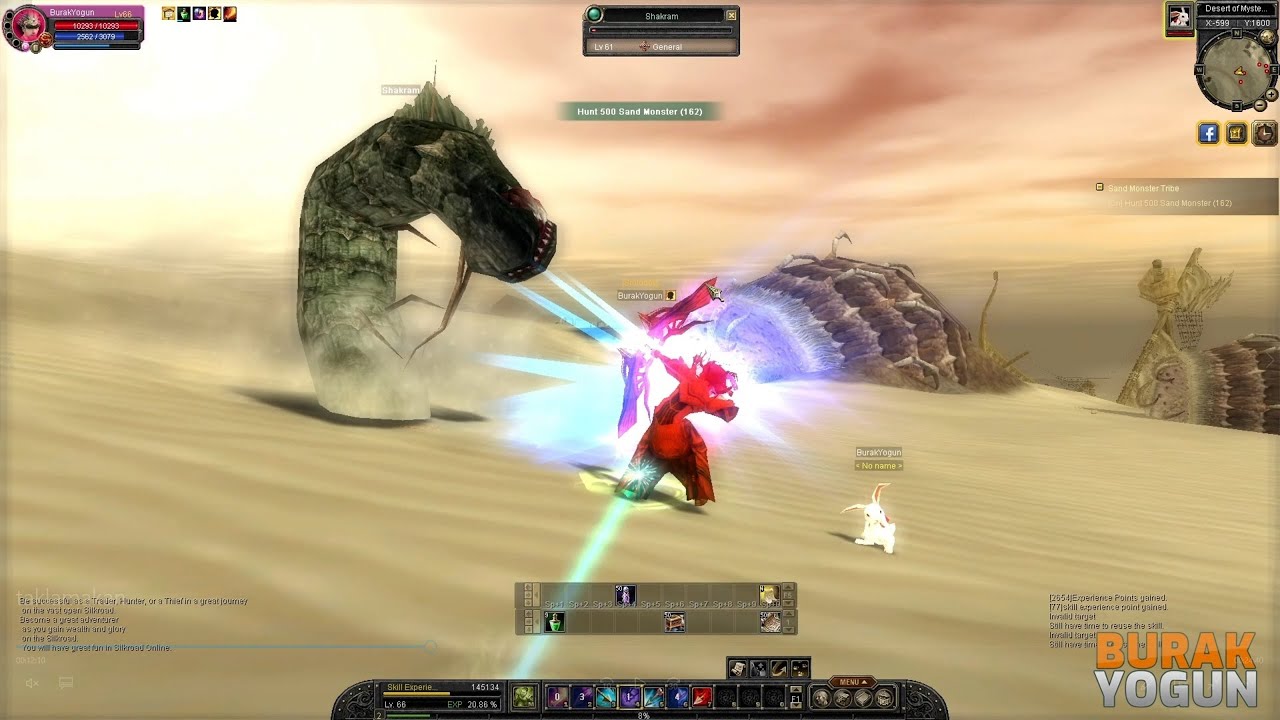Use the green potion in quickslot
The image size is (1280, 720).
pos(555,622)
